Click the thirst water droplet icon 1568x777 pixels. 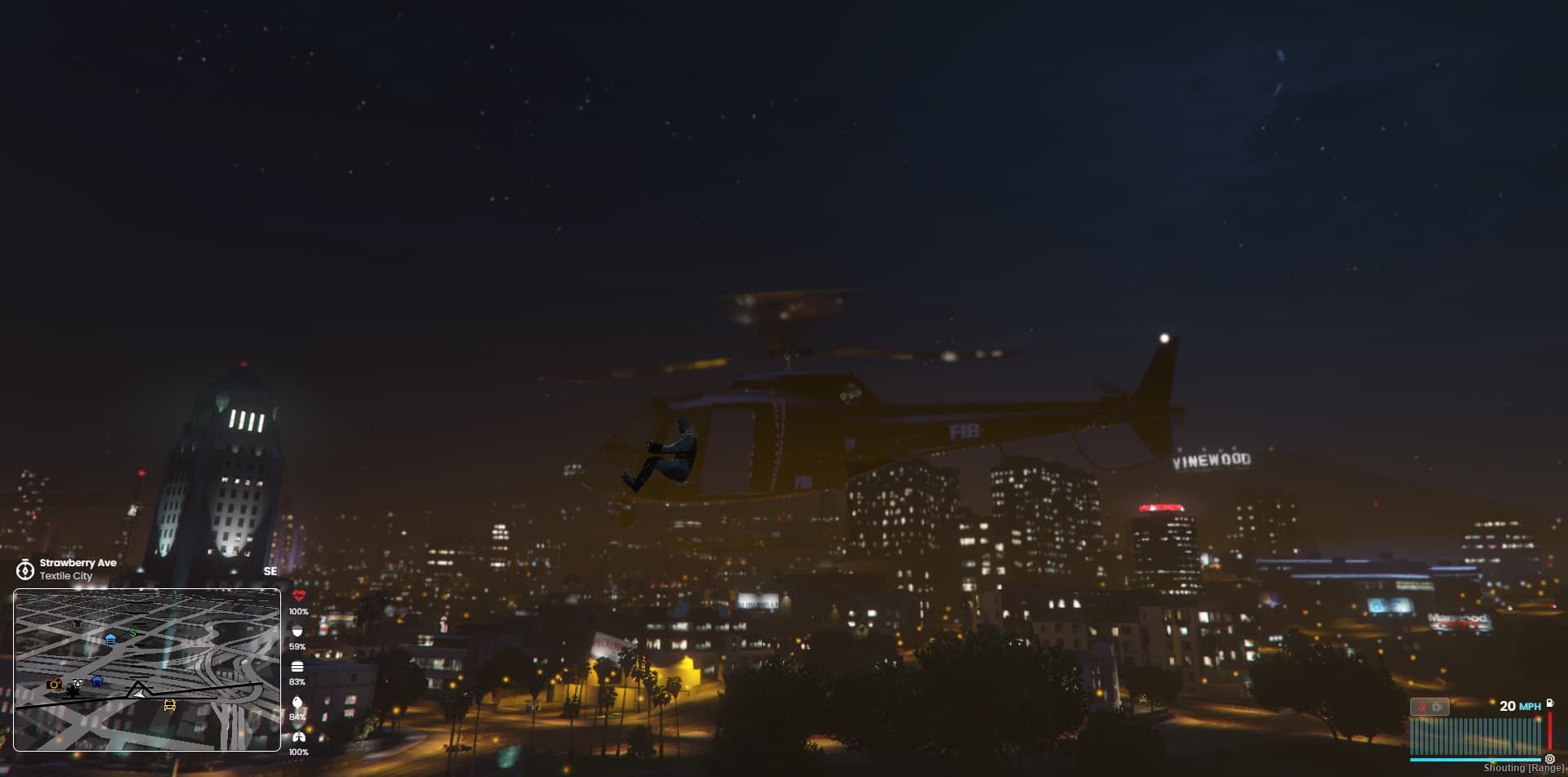click(x=298, y=702)
